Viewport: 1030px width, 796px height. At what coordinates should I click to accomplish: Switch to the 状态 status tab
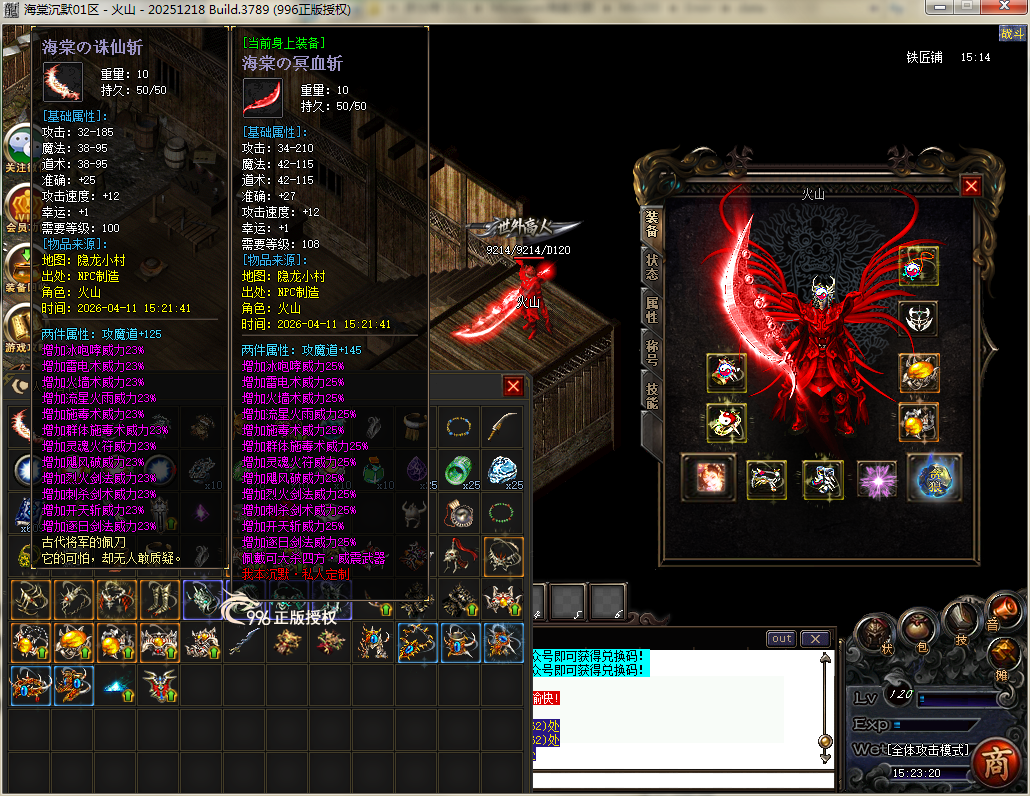pos(652,268)
